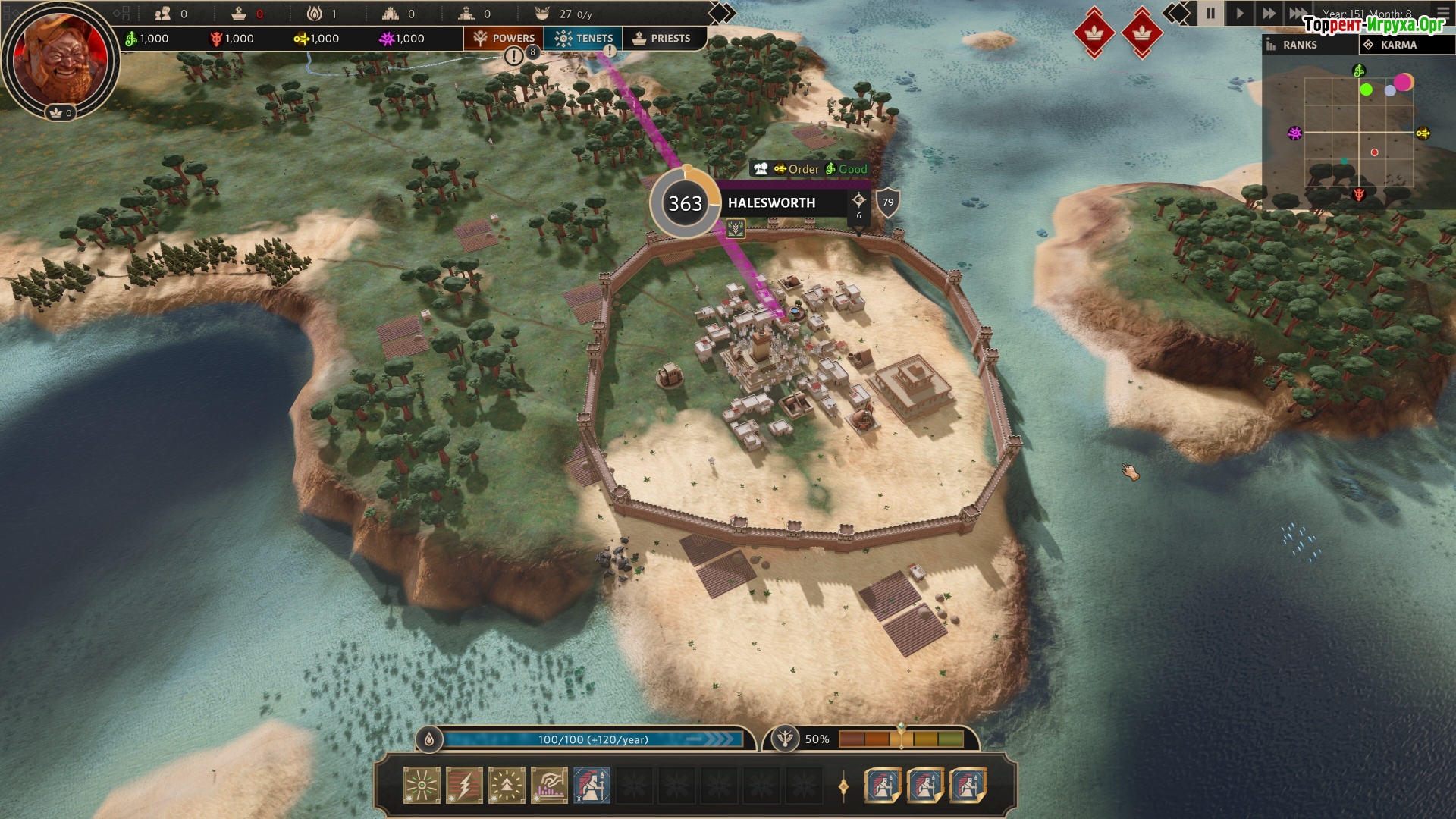Set game speed to triple fast-forward
The width and height of the screenshot is (1456, 819).
point(1298,13)
